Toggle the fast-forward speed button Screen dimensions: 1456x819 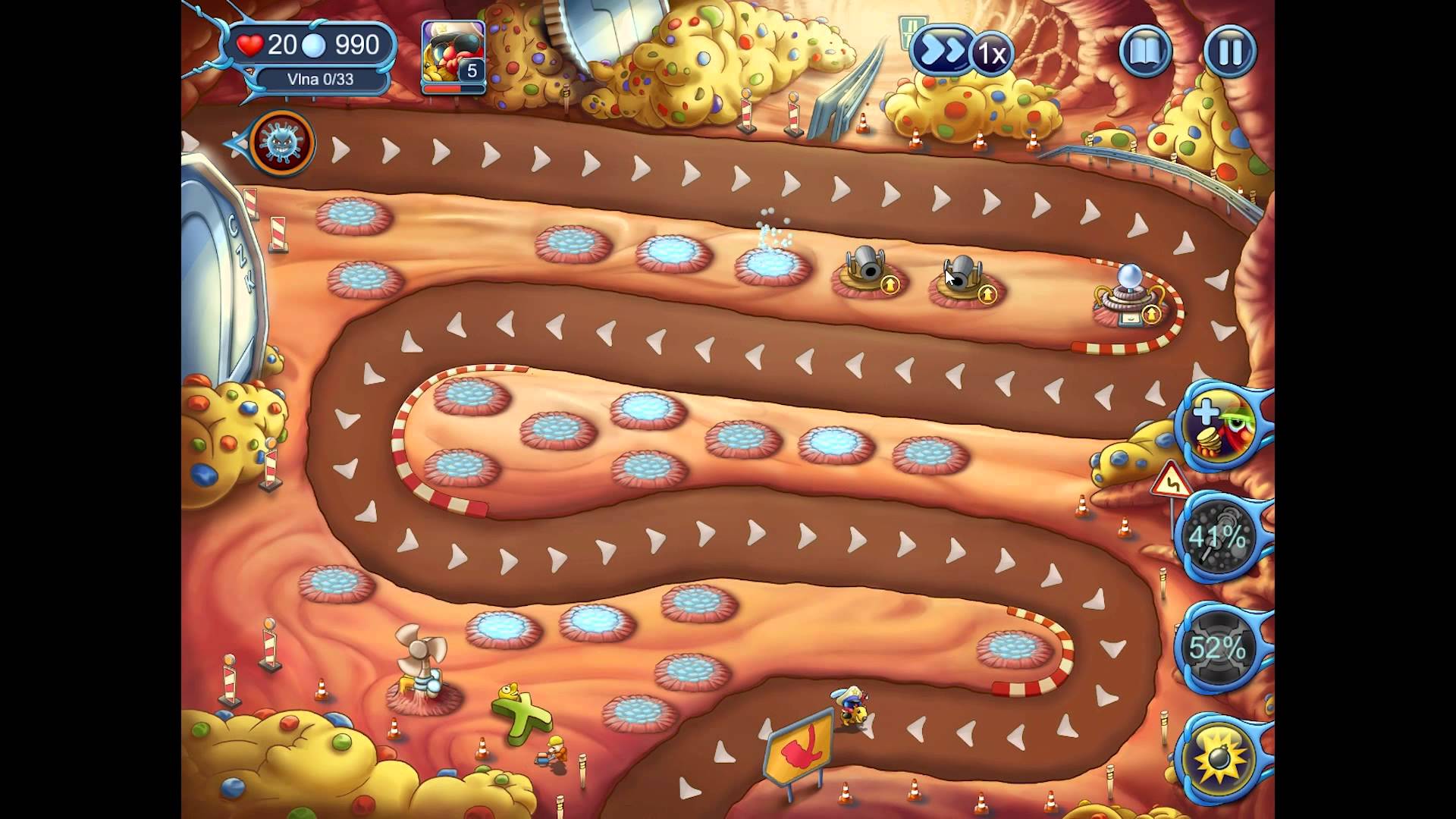tap(943, 52)
